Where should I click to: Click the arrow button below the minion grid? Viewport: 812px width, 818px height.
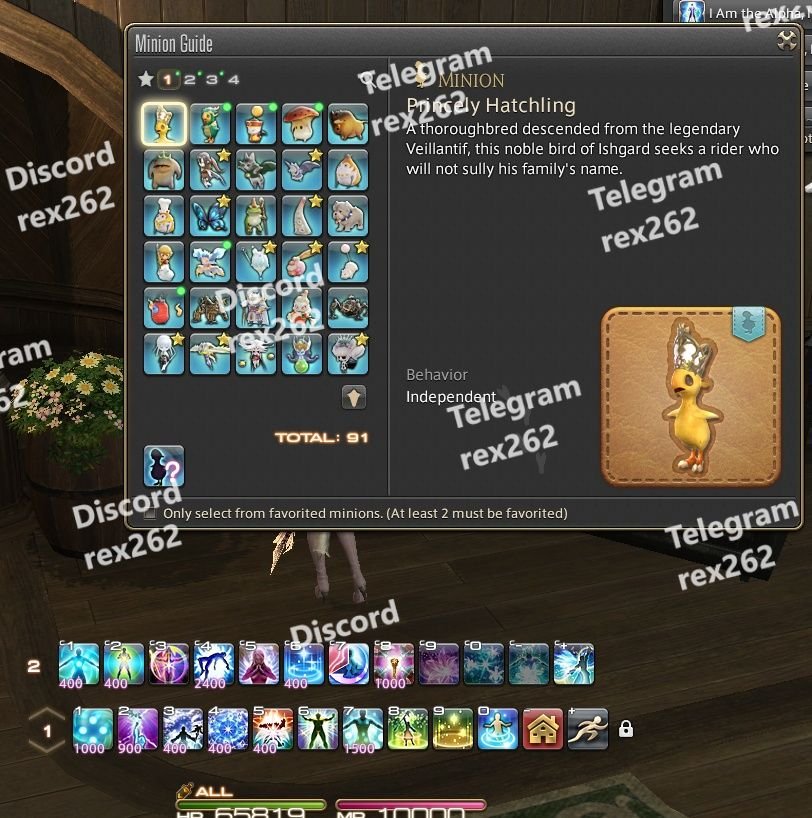[x=354, y=397]
